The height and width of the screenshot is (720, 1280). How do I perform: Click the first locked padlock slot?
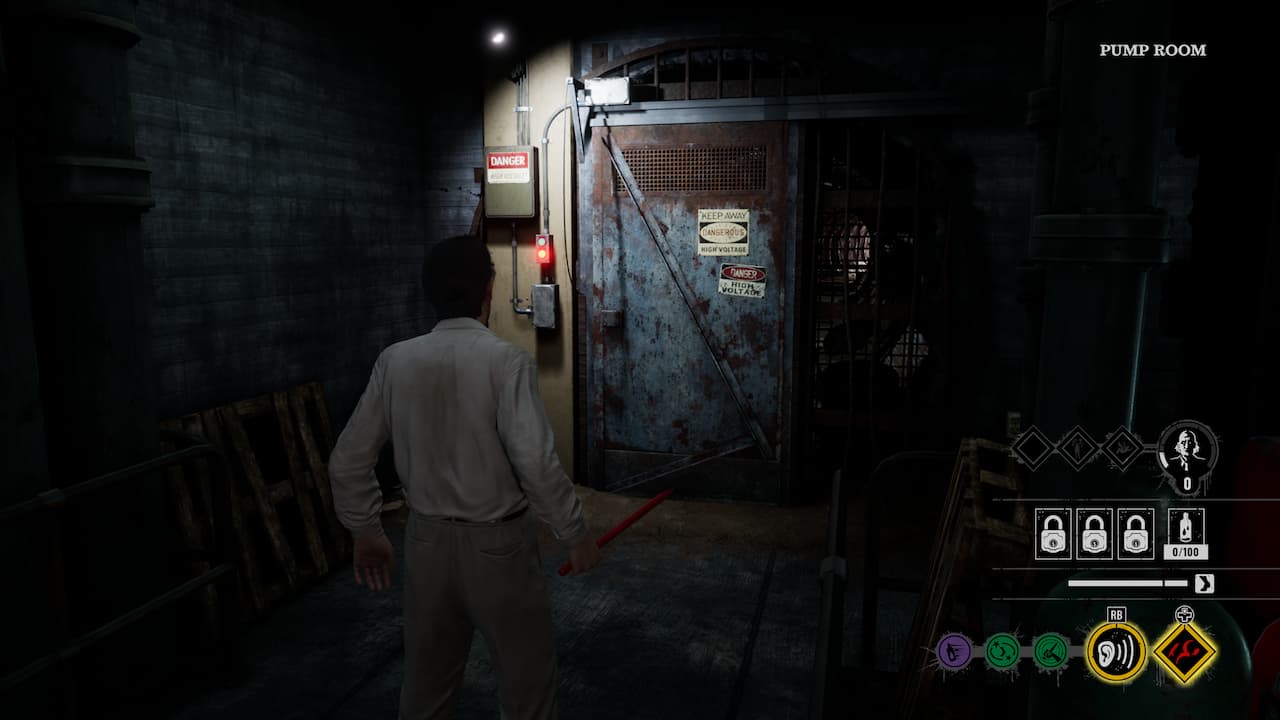(1053, 533)
